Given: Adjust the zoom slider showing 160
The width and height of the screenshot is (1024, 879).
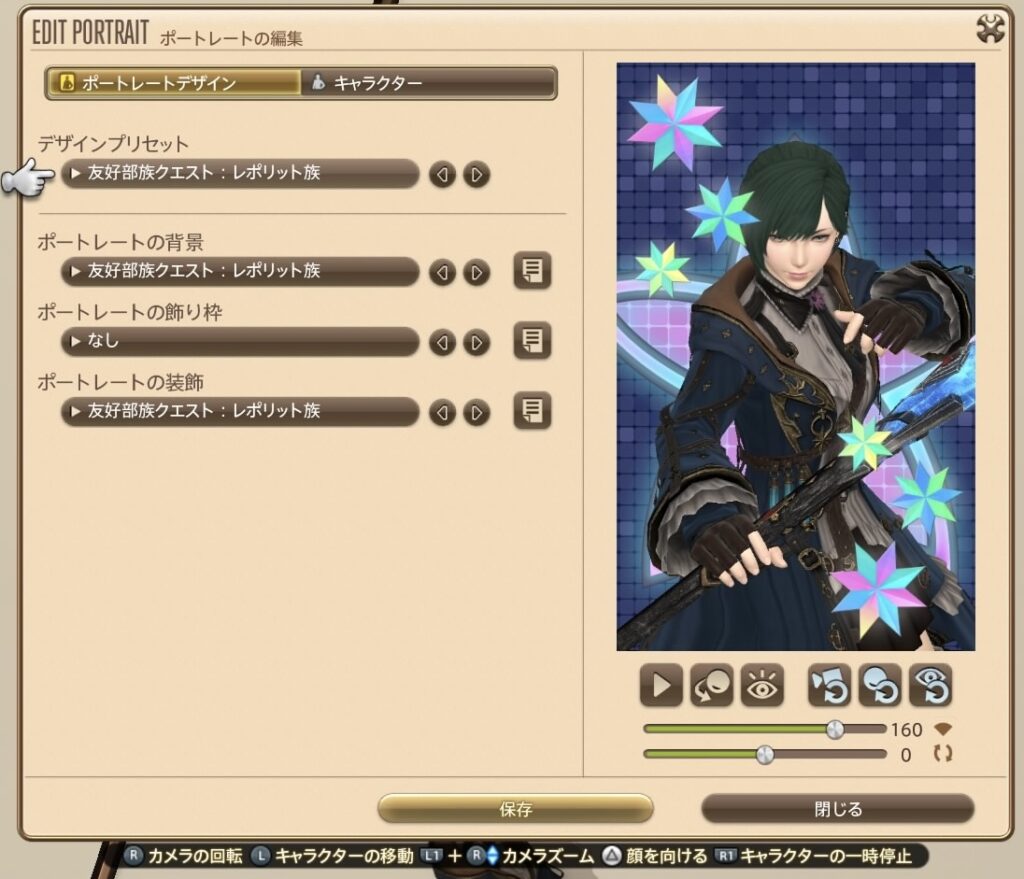Looking at the screenshot, I should (x=835, y=730).
